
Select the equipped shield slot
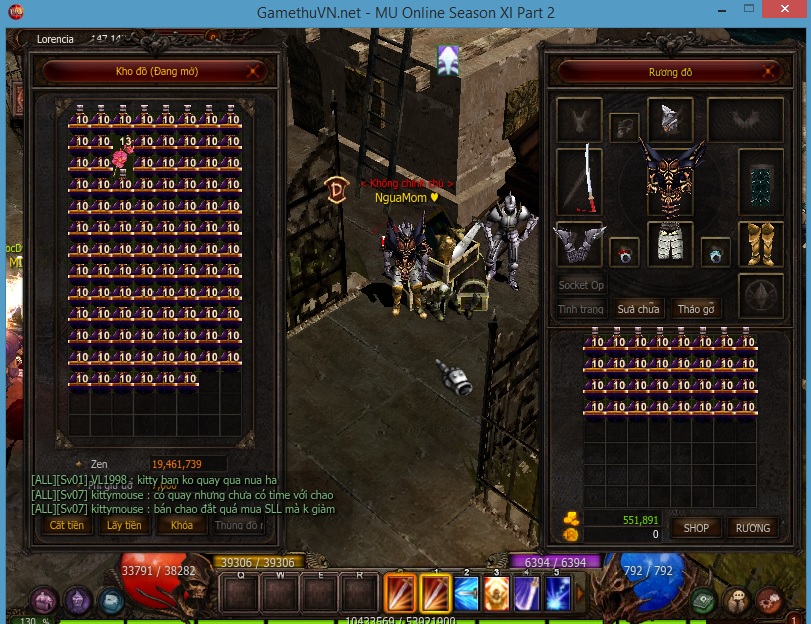[762, 182]
